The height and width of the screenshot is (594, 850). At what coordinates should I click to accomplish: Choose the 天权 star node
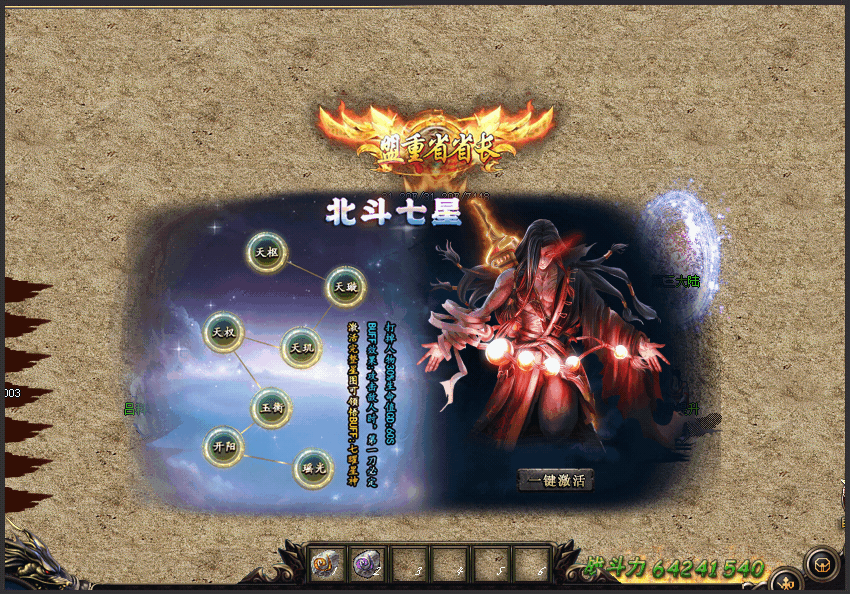pos(224,332)
